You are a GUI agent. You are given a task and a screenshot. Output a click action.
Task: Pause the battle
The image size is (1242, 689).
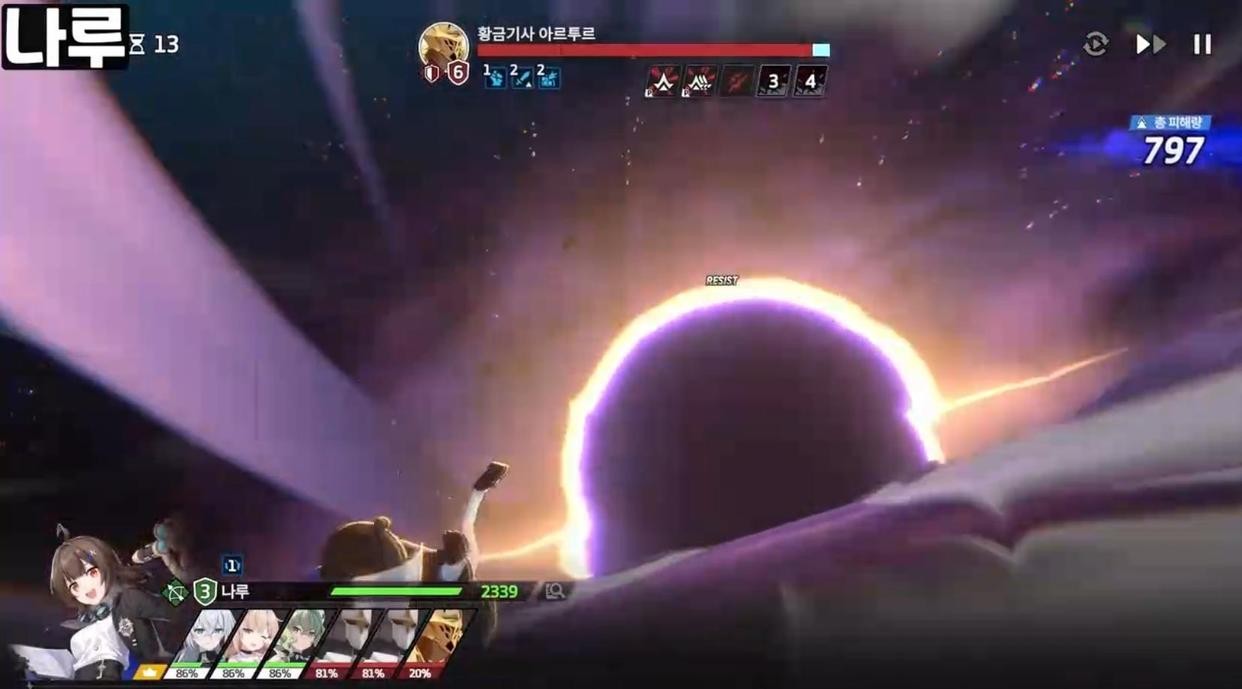(x=1202, y=44)
